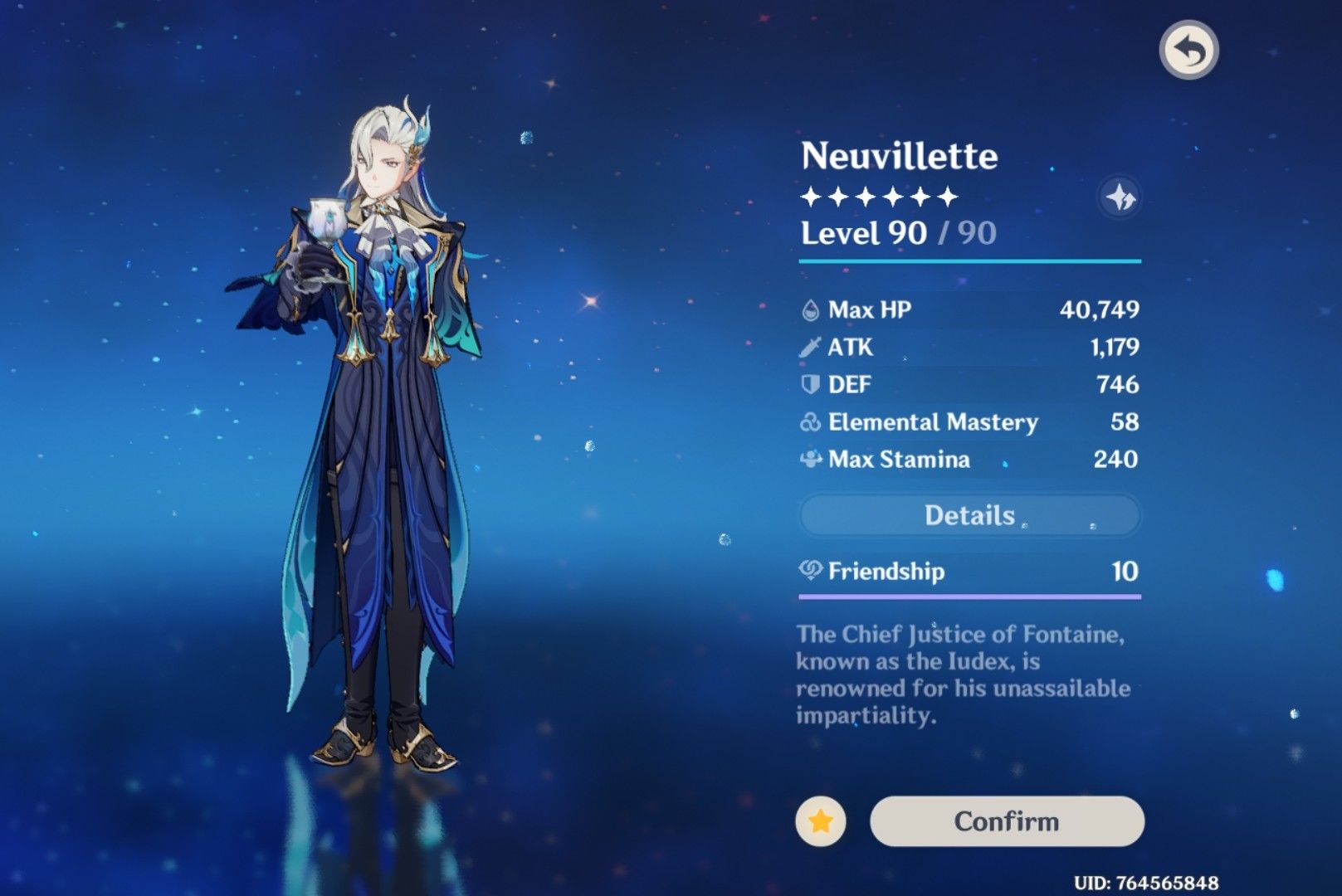Confirm the character selection

click(x=1007, y=821)
